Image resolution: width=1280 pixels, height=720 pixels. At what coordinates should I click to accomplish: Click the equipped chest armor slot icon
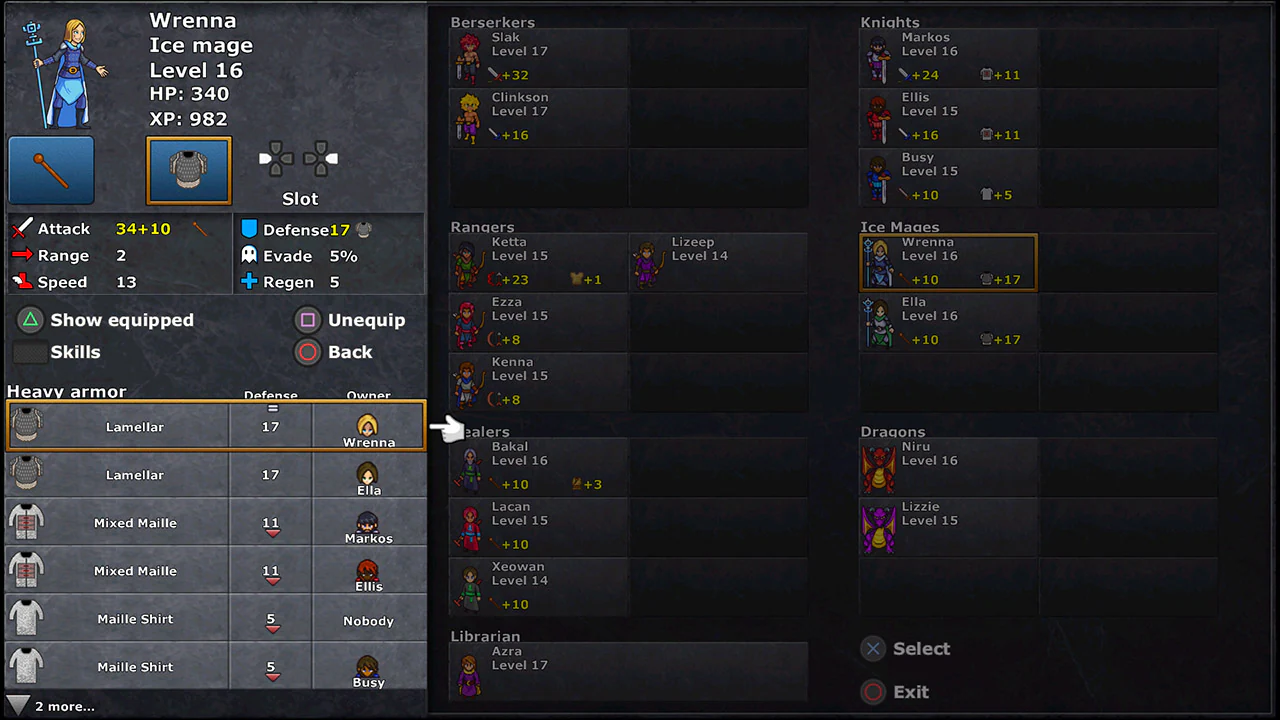coord(188,170)
